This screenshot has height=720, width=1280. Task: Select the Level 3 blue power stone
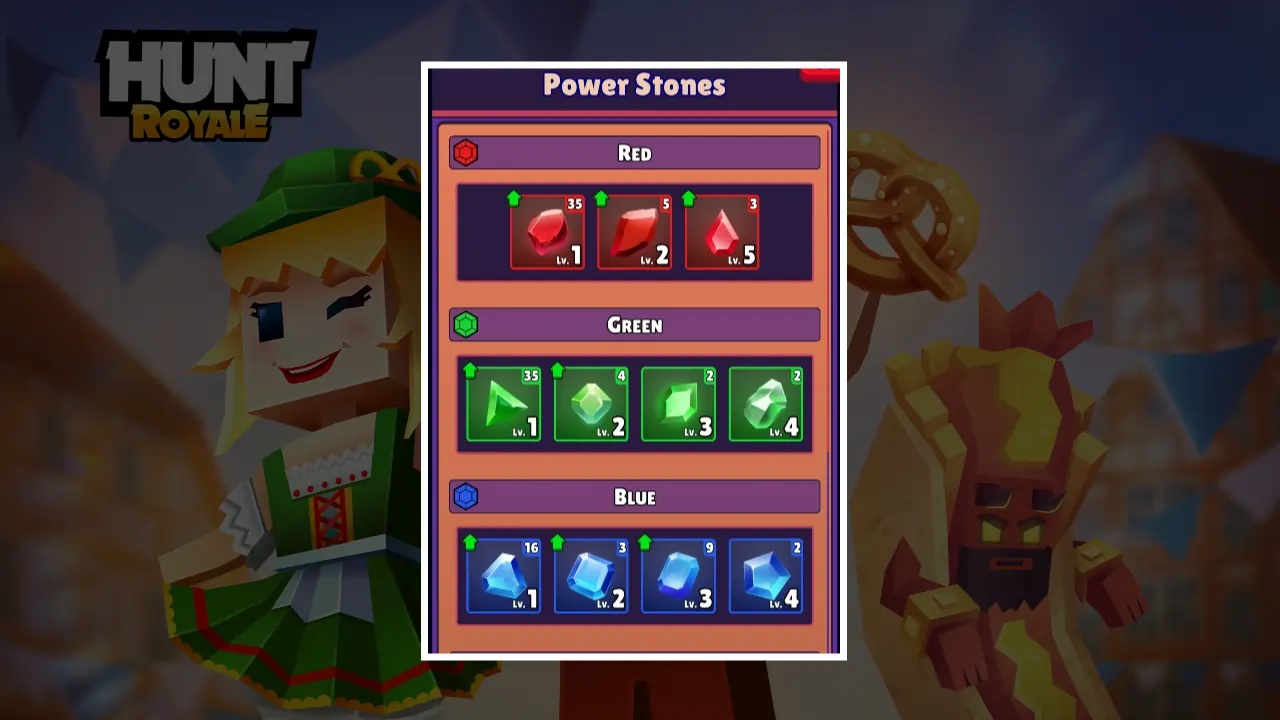678,576
